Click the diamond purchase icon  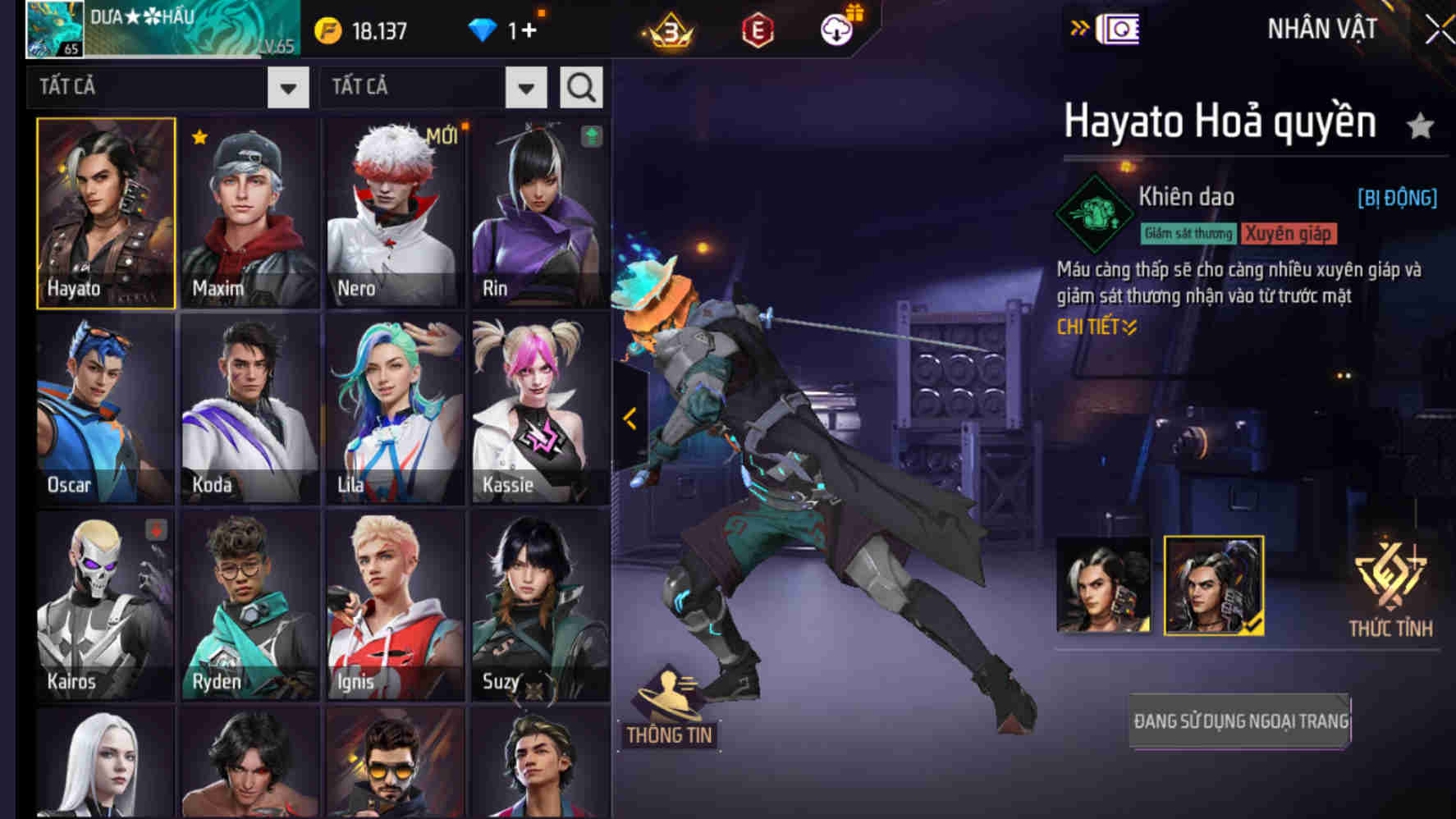[485, 27]
